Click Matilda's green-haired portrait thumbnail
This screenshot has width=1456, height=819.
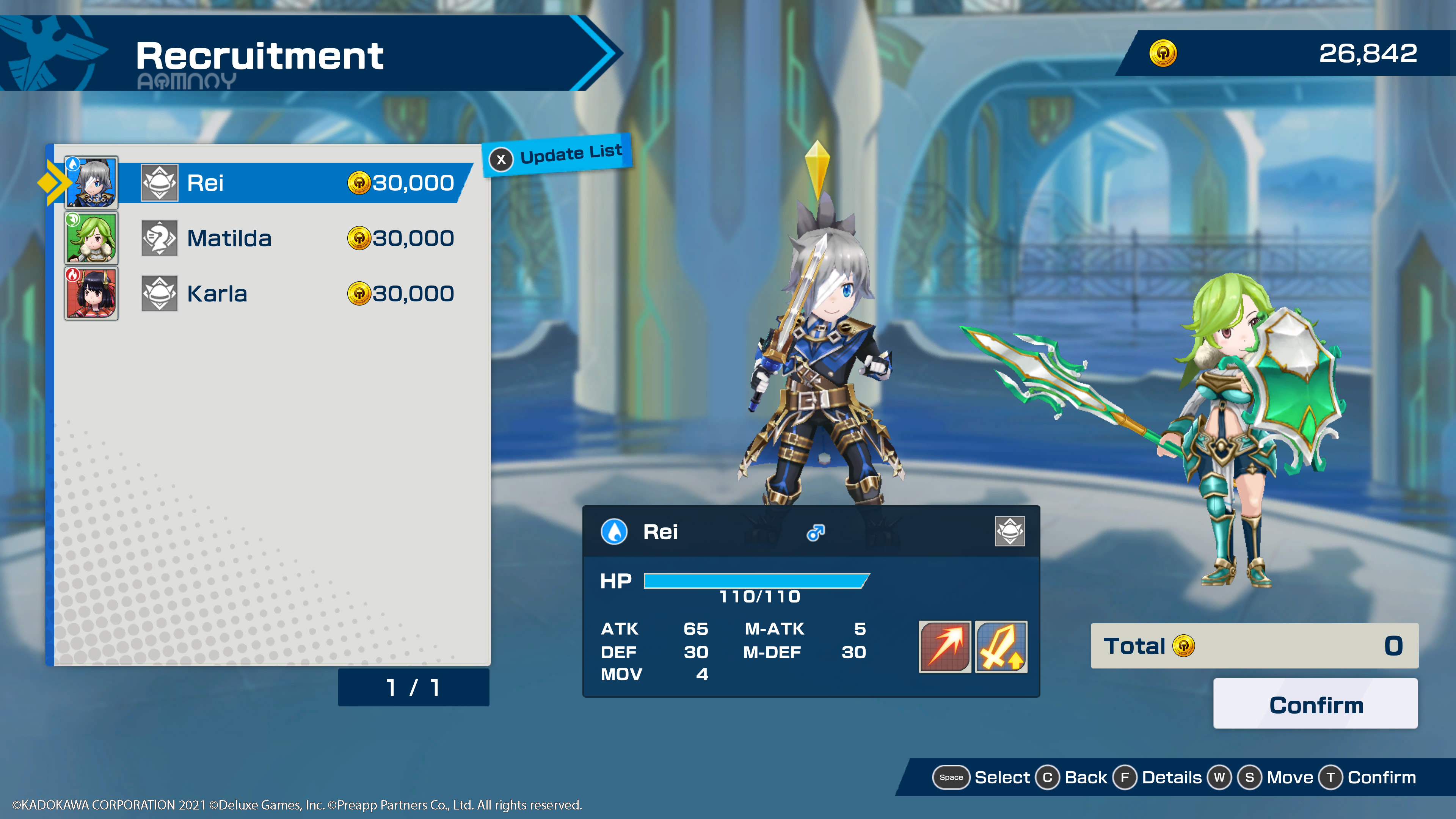coord(91,238)
